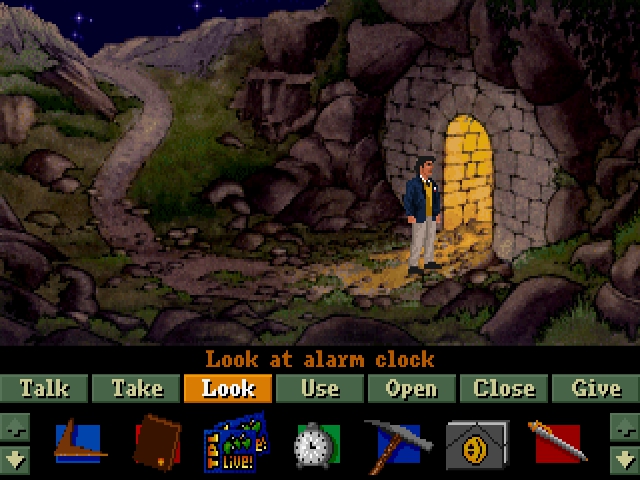Select the Use verb
The width and height of the screenshot is (640, 480).
point(320,388)
